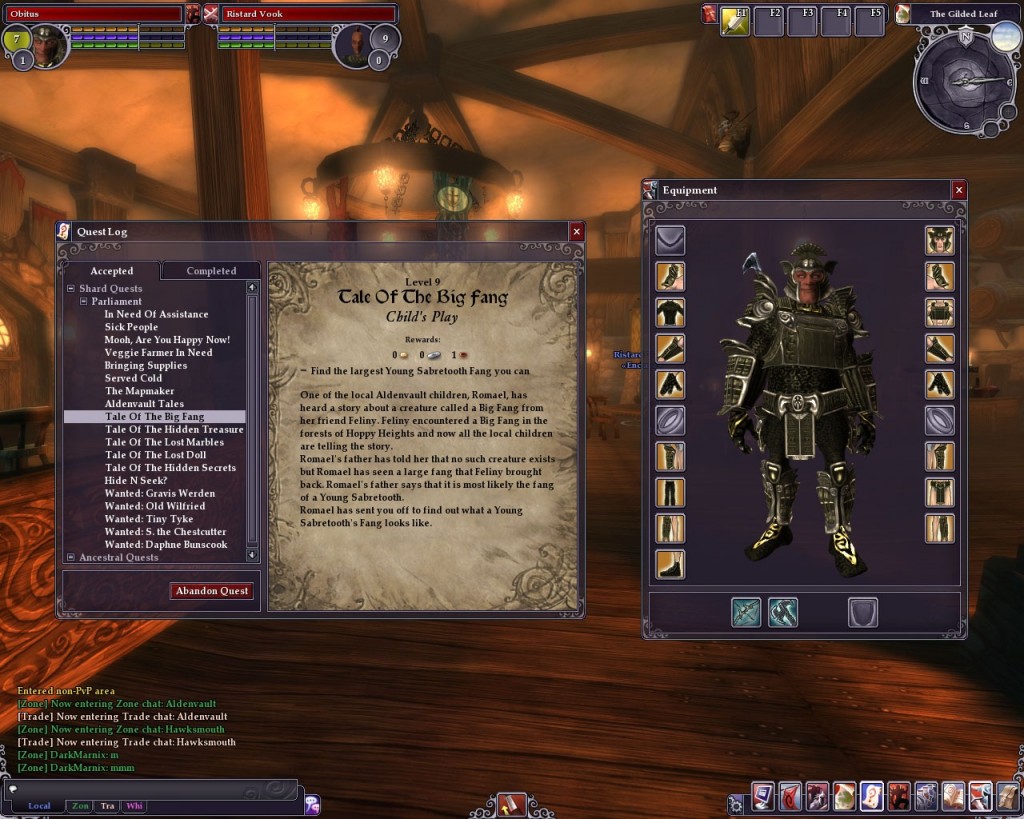Click the minimap compass
The height and width of the screenshot is (819, 1024).
coord(964,82)
